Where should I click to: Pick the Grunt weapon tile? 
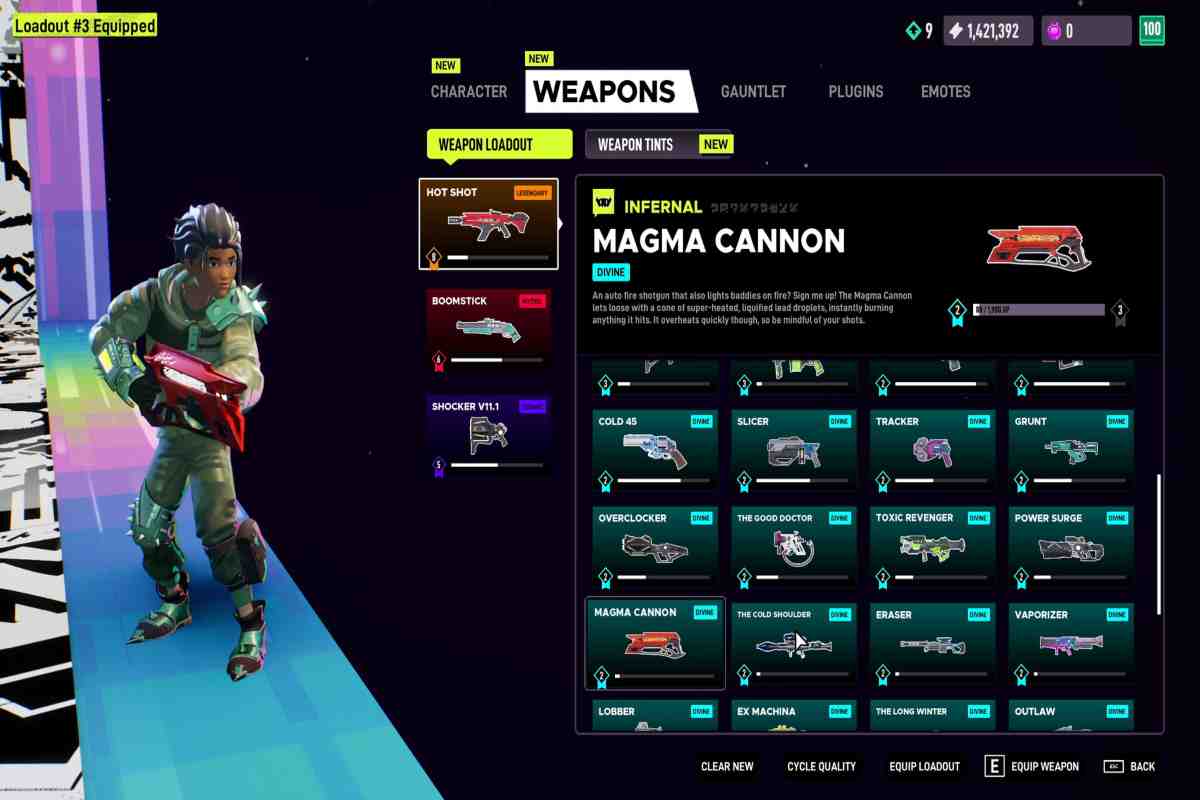point(1071,450)
